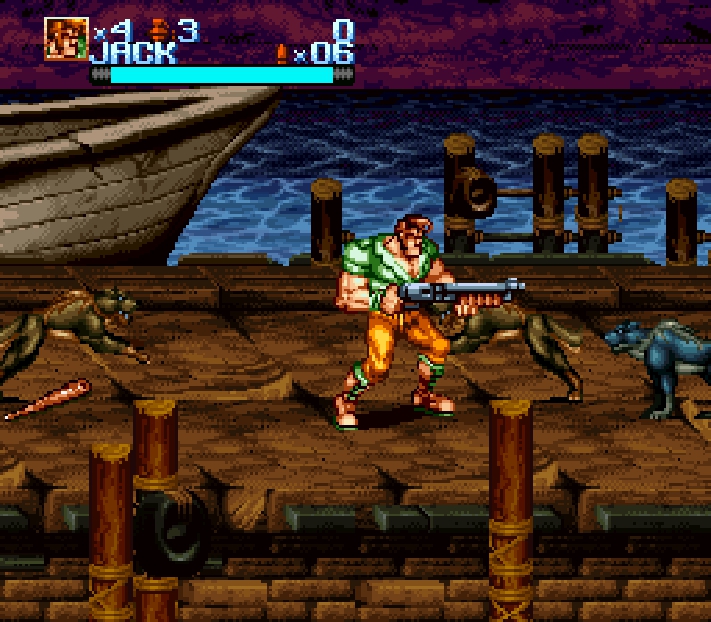Select the orange grenade icon
The width and height of the screenshot is (711, 622).
pyautogui.click(x=159, y=32)
